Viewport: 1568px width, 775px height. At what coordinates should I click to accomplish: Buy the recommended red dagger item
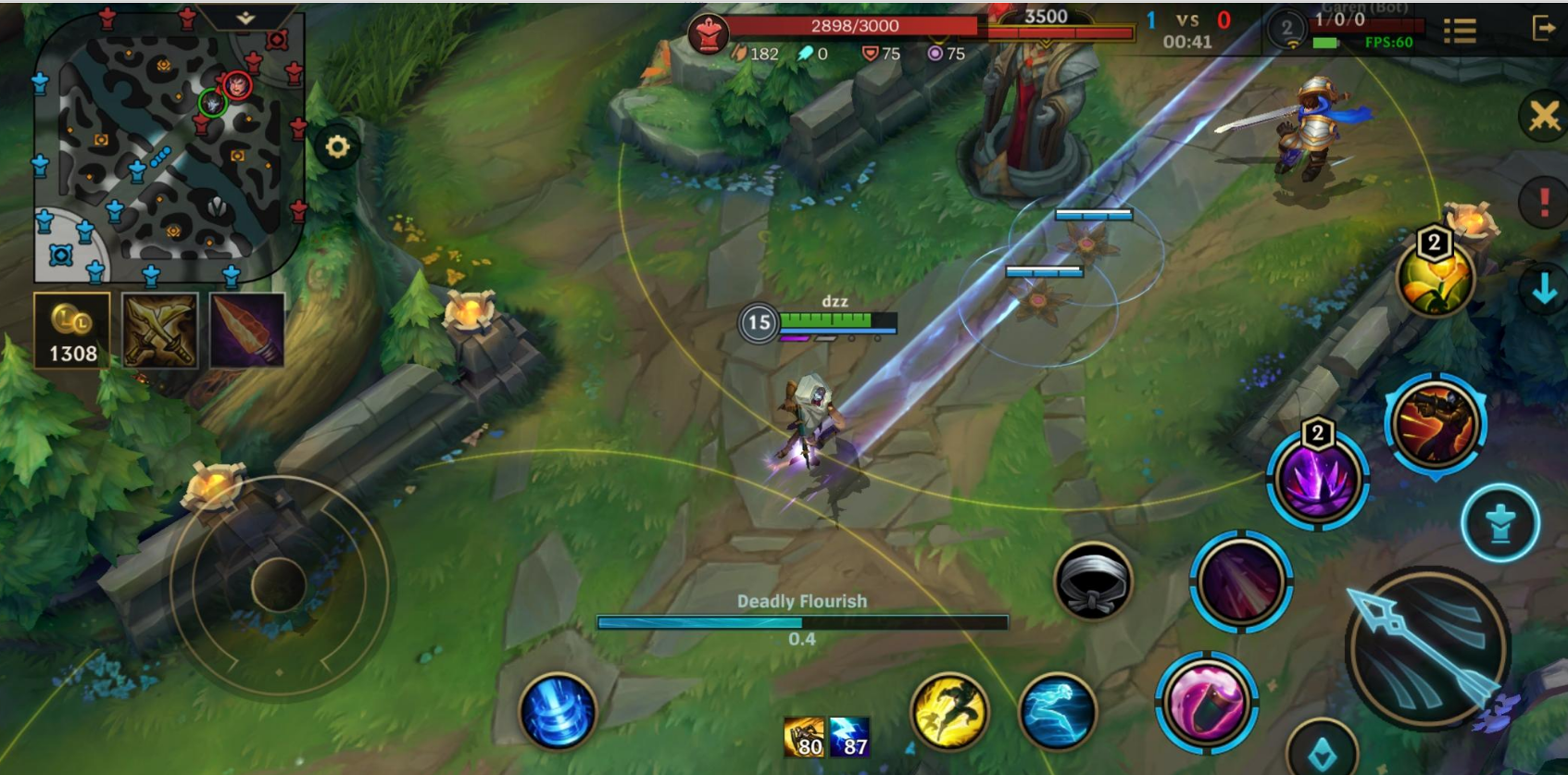tap(247, 331)
